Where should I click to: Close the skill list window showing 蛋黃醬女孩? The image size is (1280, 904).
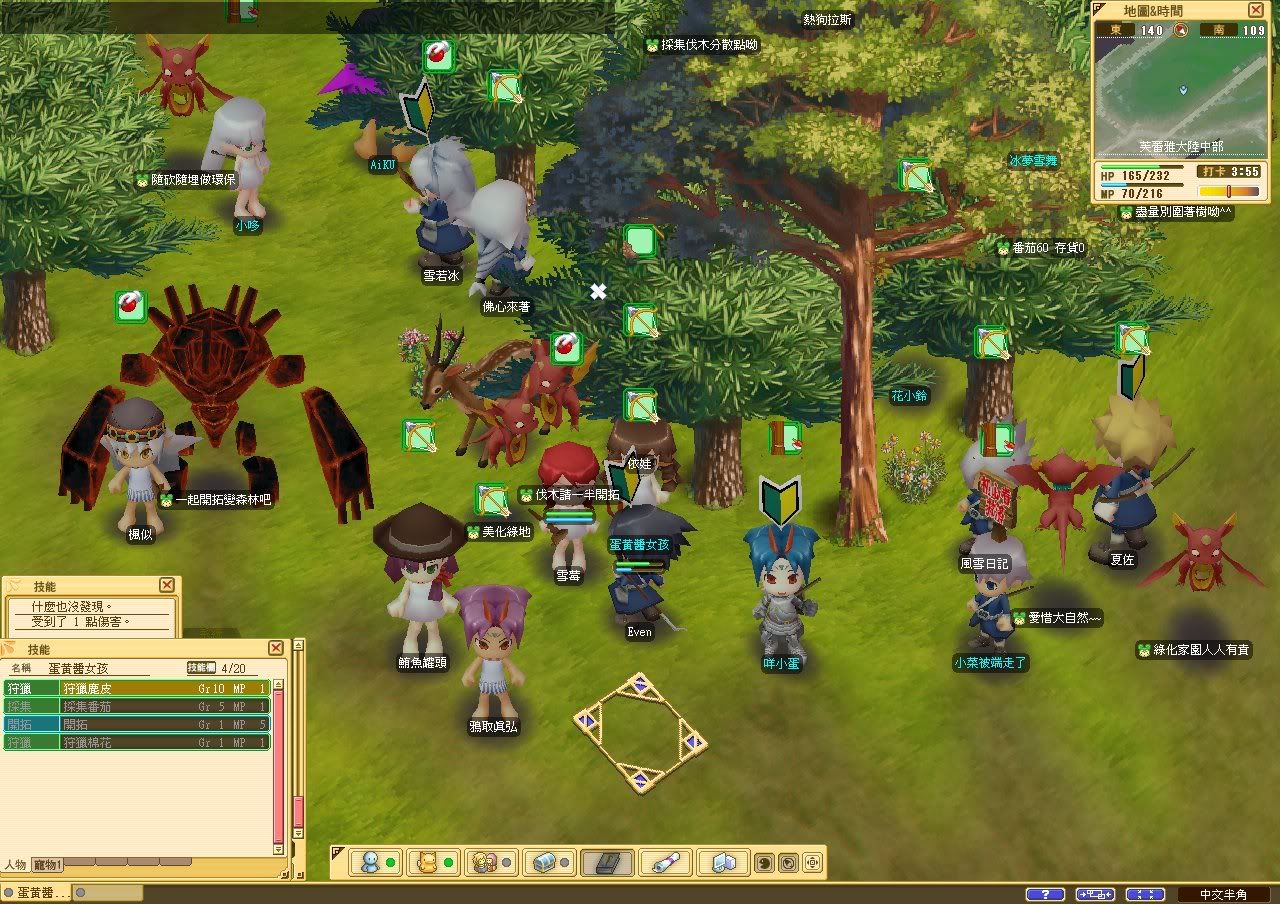(x=287, y=649)
